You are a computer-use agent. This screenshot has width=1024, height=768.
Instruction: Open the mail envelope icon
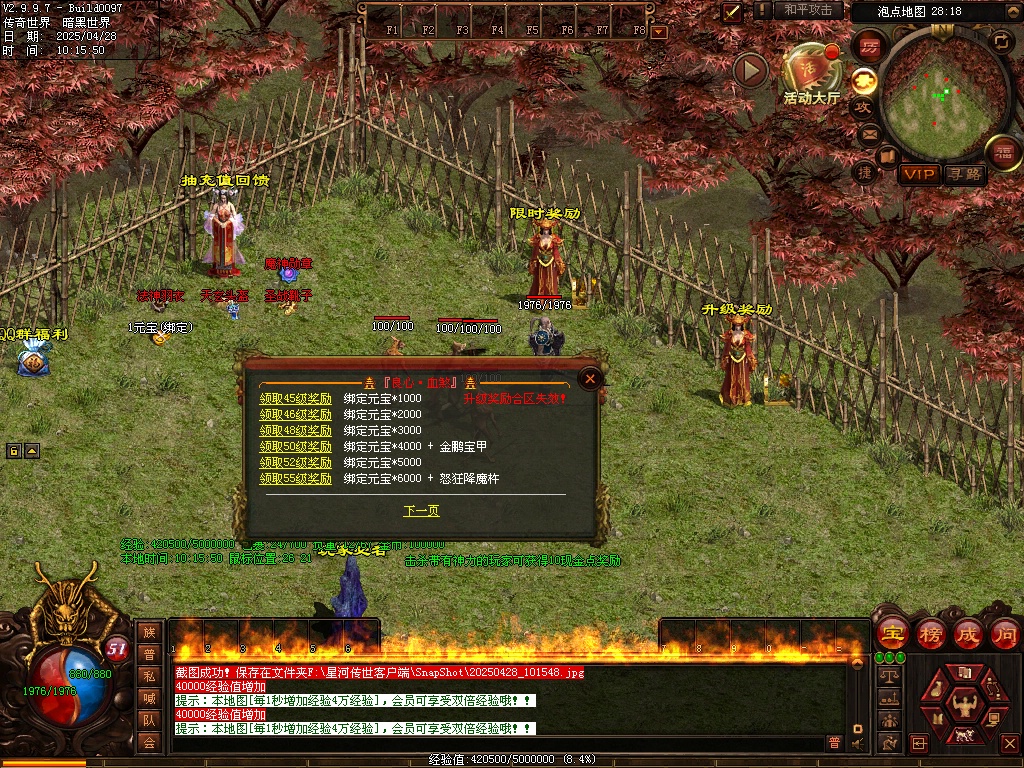(868, 133)
